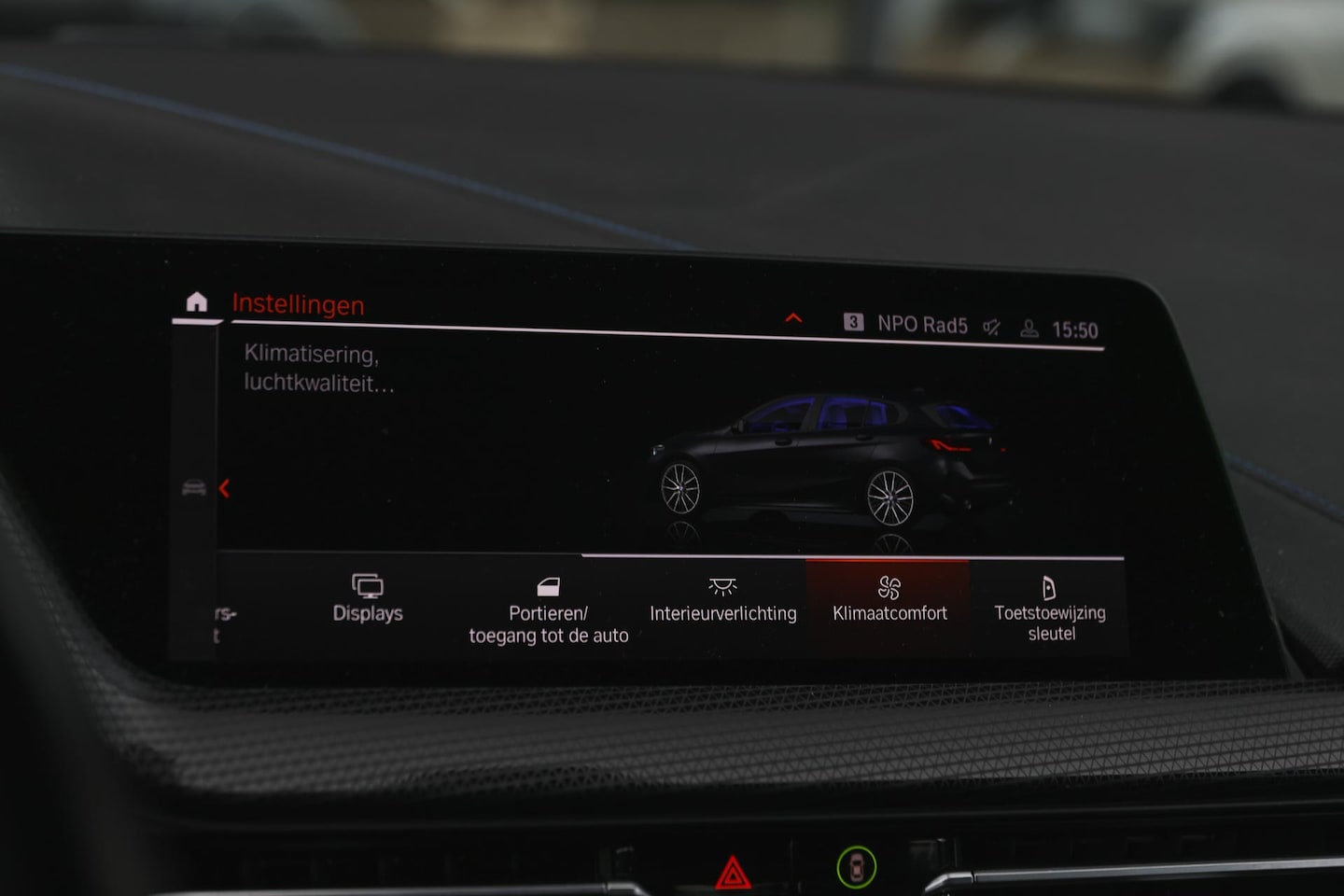This screenshot has width=1344, height=896.
Task: Open Portieren/toegang tot de auto
Action: [x=548, y=610]
